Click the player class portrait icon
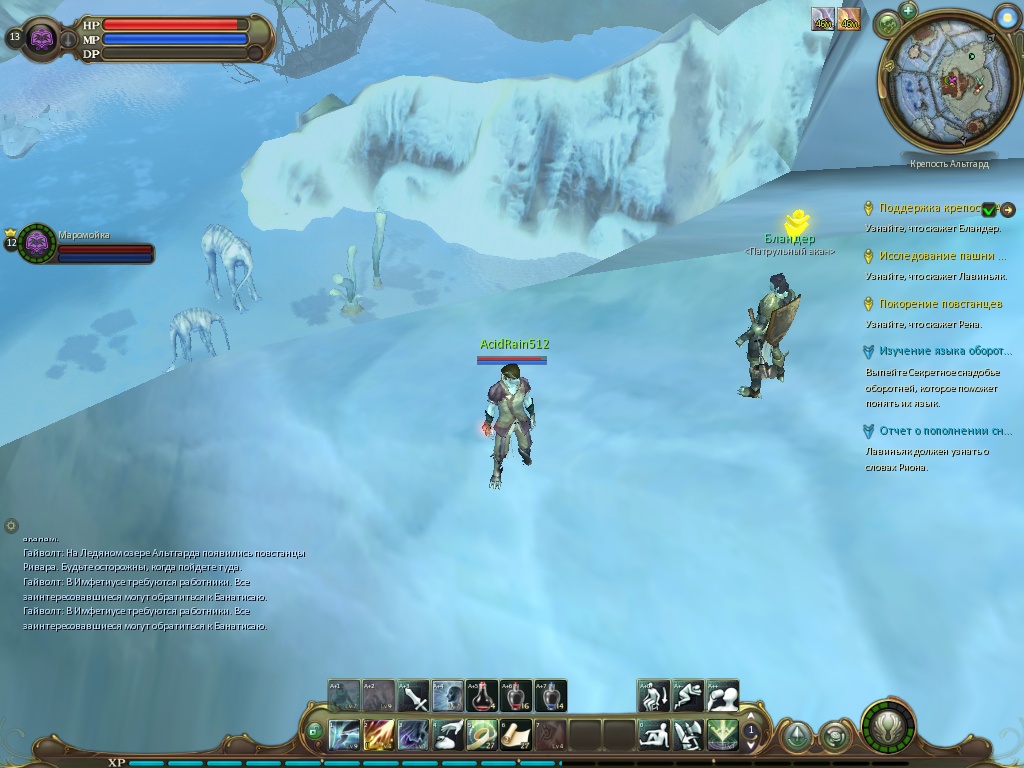 click(x=42, y=39)
